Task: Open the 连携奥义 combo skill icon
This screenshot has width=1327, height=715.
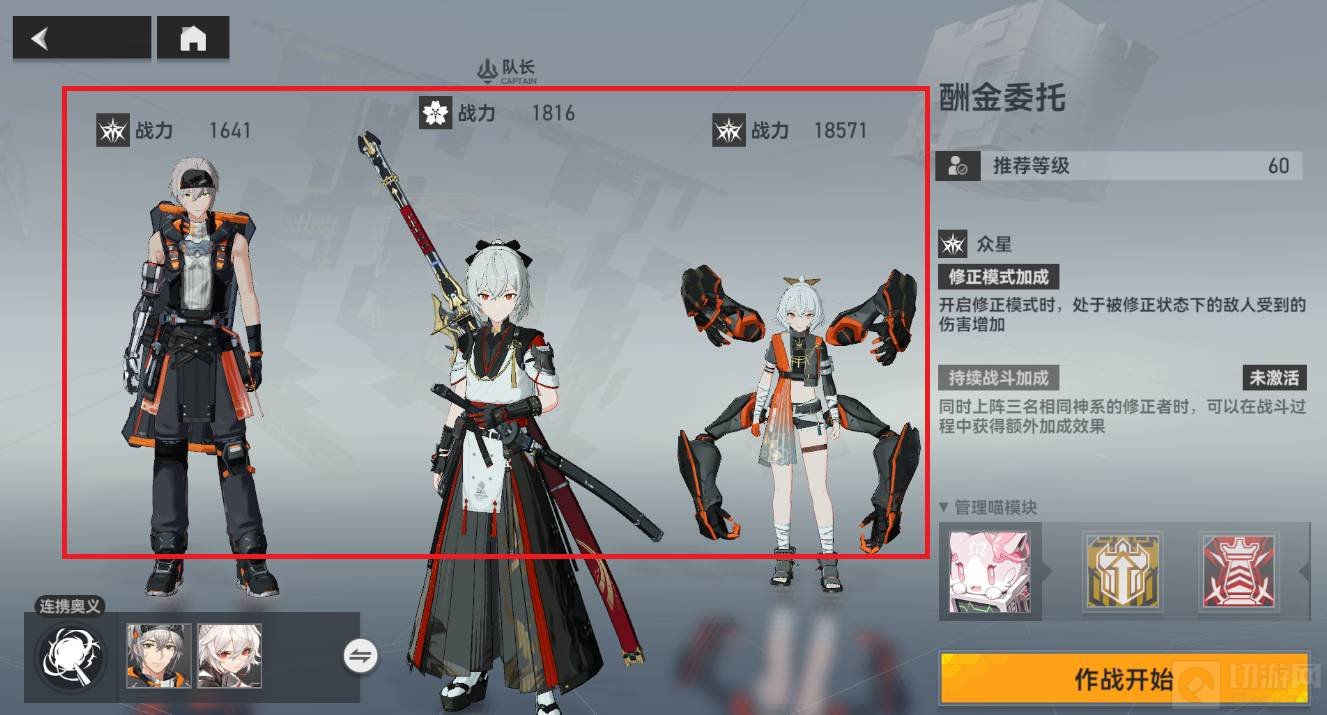Action: pos(70,656)
